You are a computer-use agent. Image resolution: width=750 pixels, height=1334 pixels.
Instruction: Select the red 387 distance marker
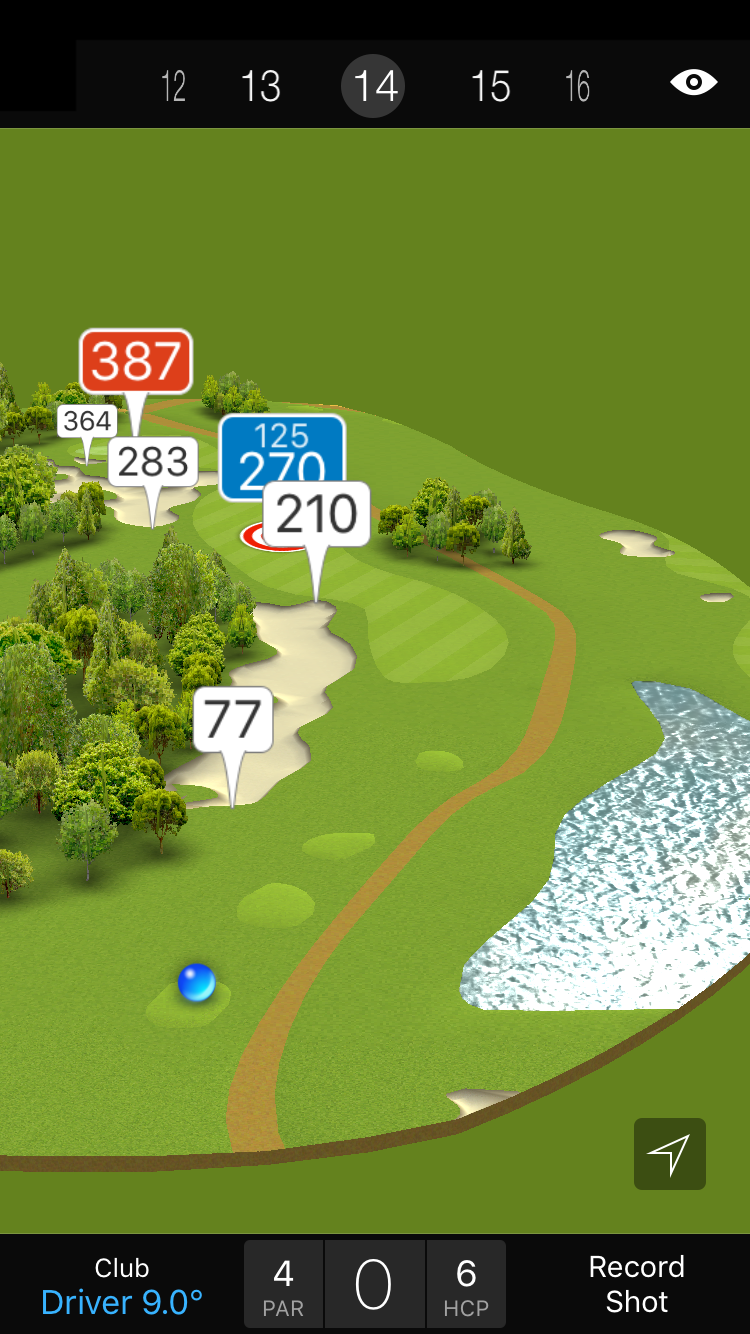click(x=136, y=361)
